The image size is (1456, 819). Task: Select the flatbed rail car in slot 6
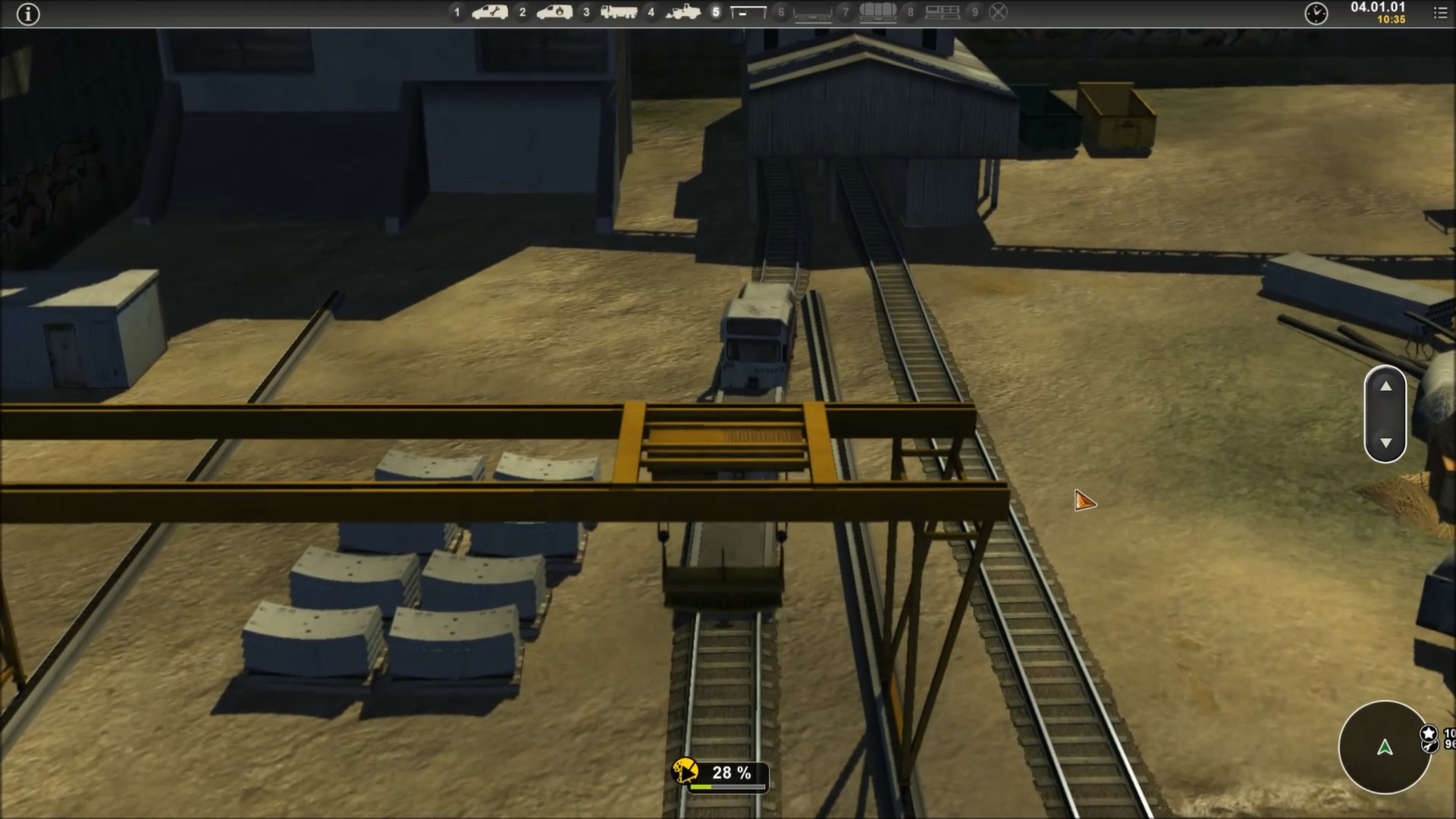coord(813,12)
